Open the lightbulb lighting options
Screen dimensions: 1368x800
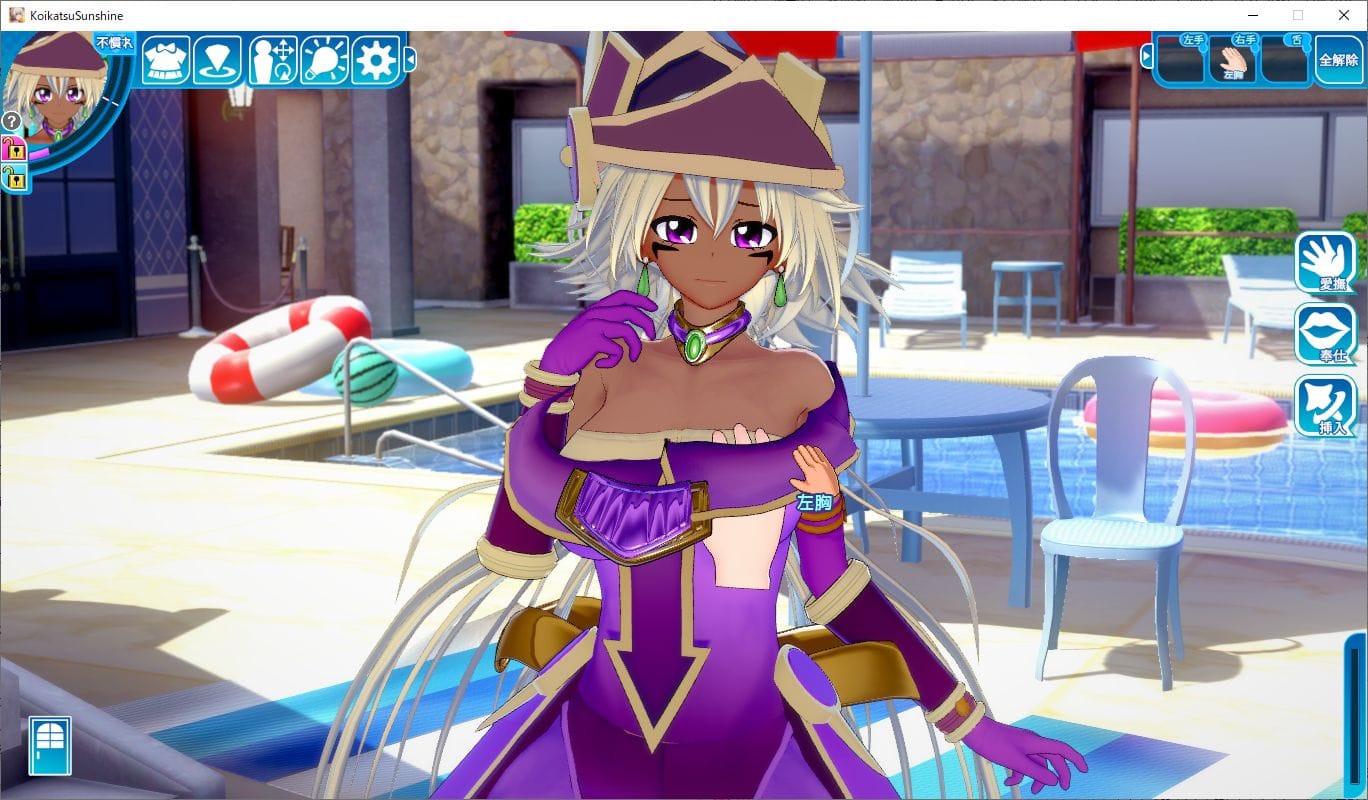[324, 60]
